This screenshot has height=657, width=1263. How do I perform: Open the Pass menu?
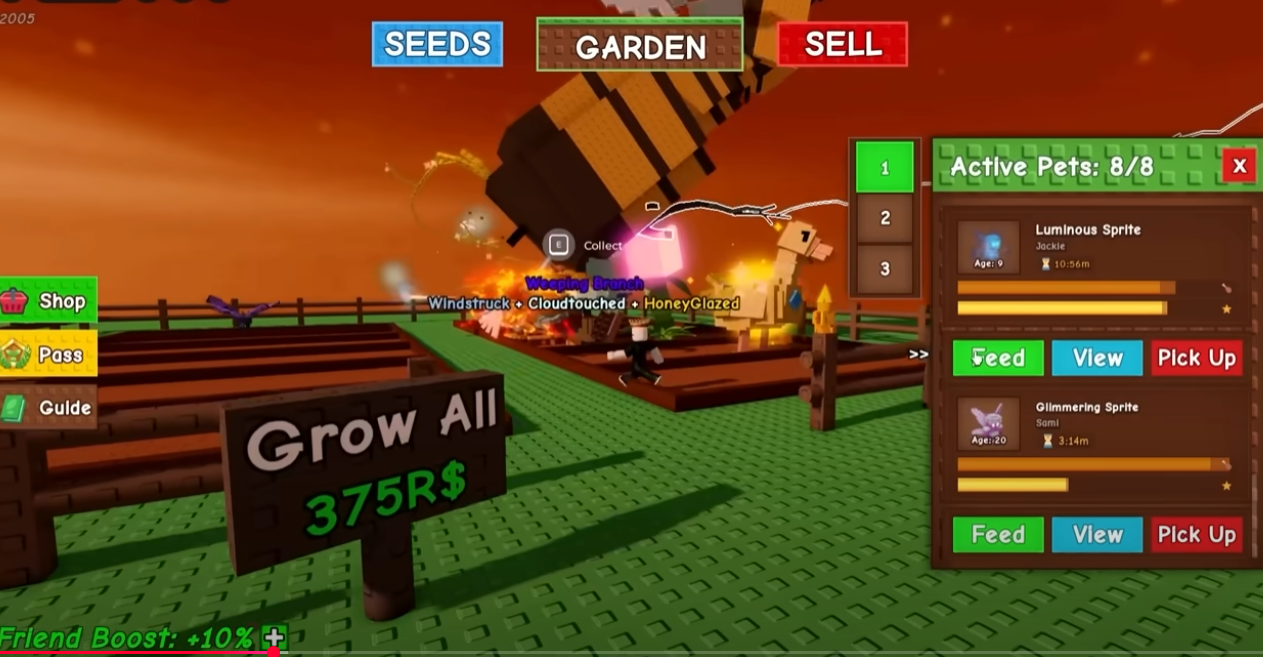(x=49, y=354)
